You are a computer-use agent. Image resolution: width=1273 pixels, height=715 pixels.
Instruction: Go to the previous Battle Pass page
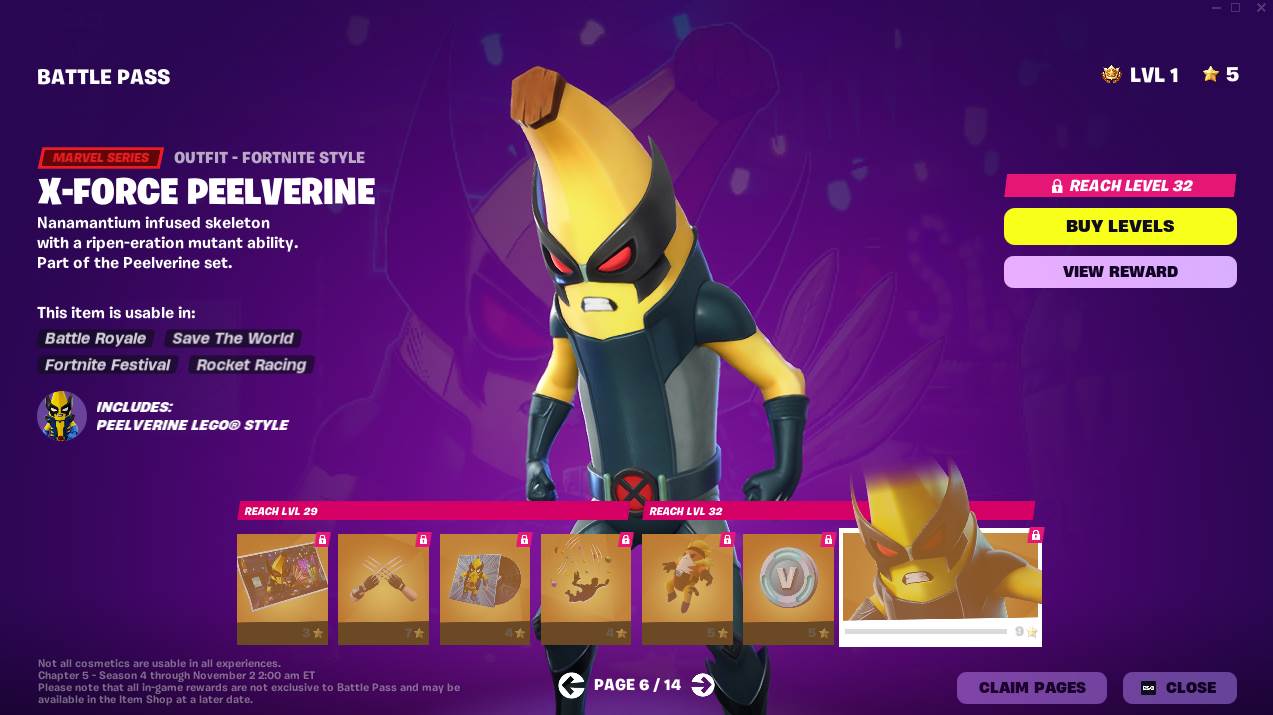click(x=571, y=685)
